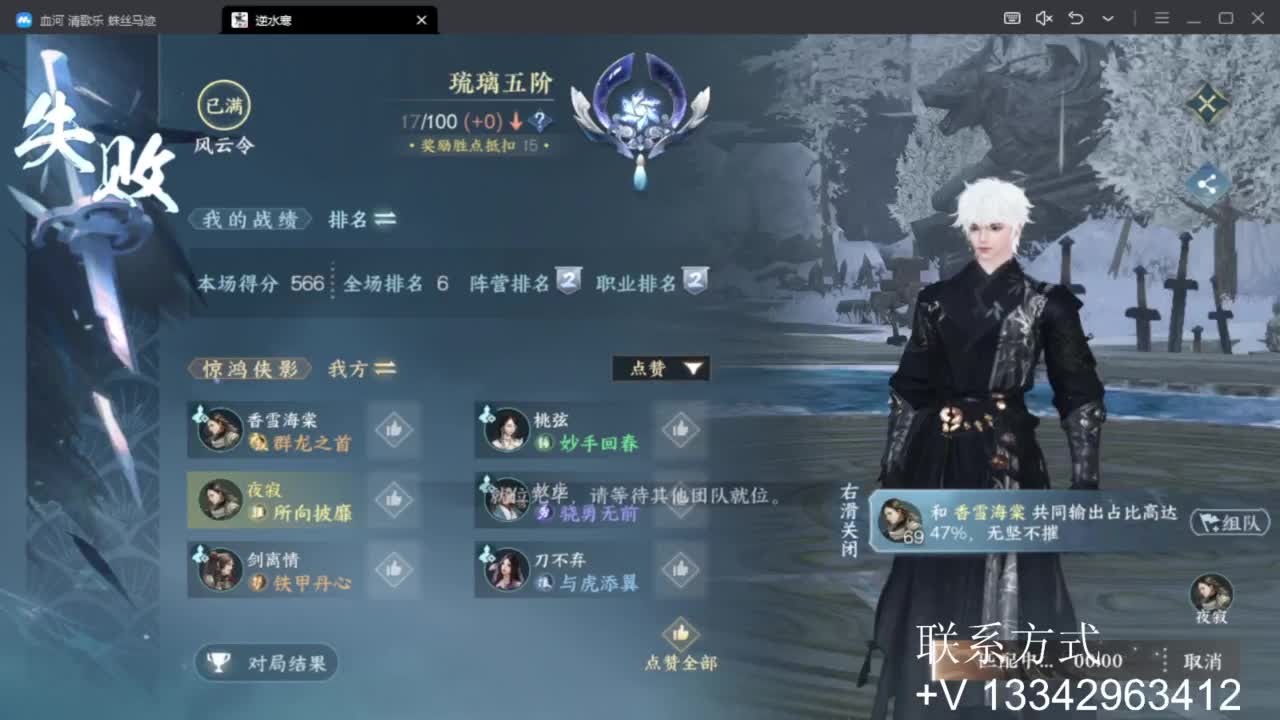Like the player 桃弦
Screen dimensions: 1280x720
[x=680, y=430]
